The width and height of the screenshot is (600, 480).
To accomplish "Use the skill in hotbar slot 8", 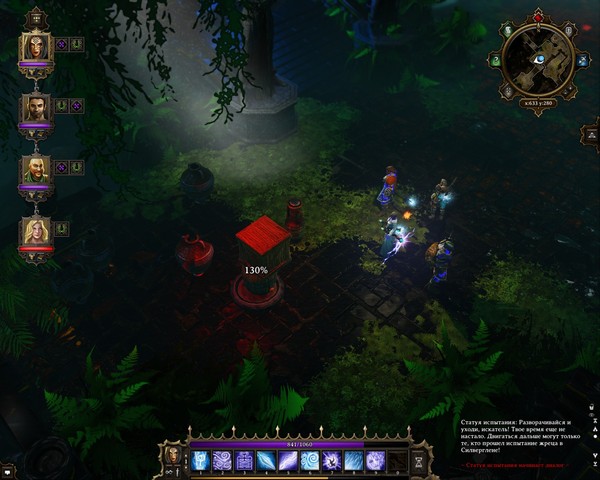I will click(354, 460).
